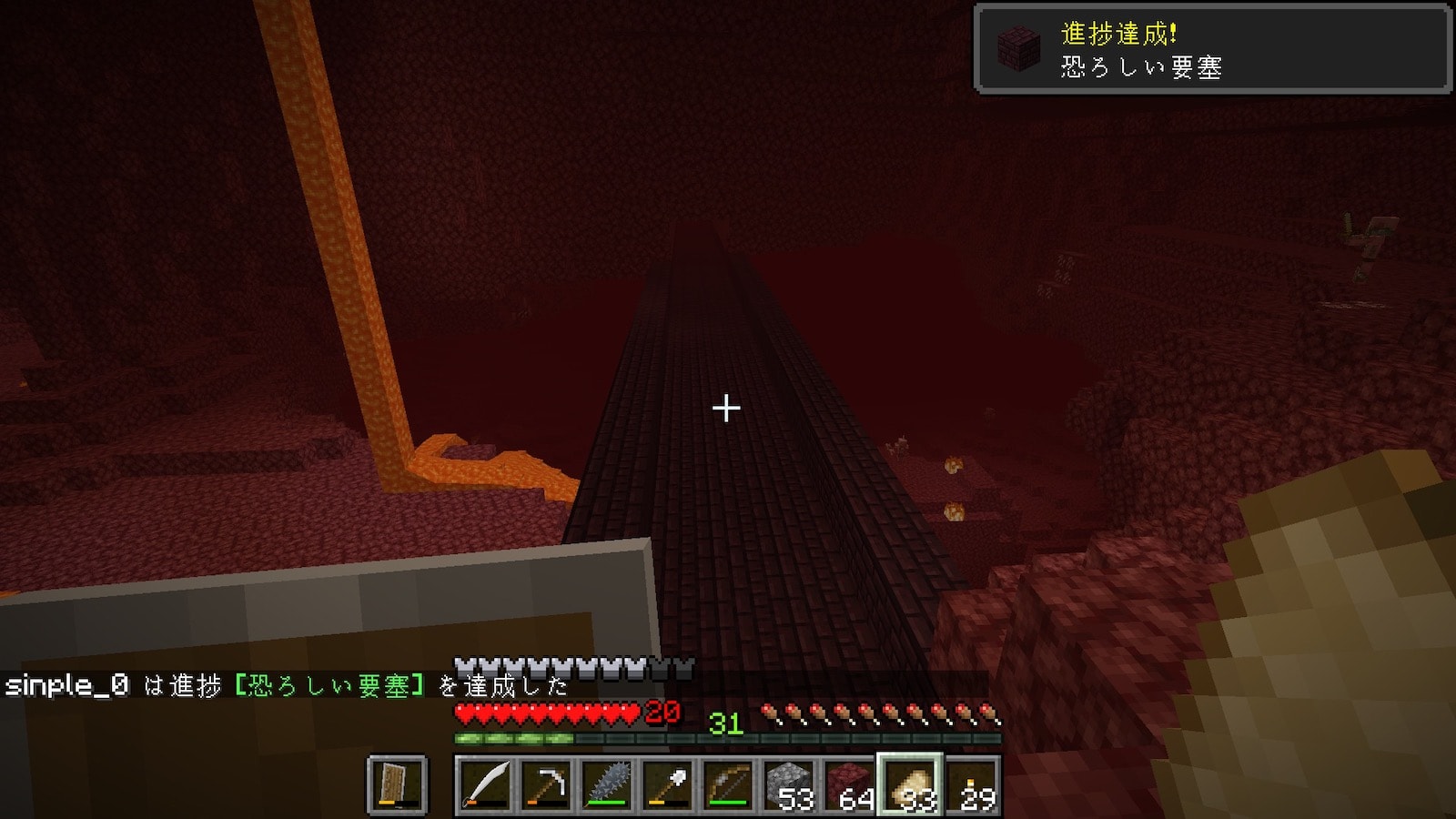Screen dimensions: 1456x819
Task: Equip the bow from the hotbar
Action: (x=728, y=784)
